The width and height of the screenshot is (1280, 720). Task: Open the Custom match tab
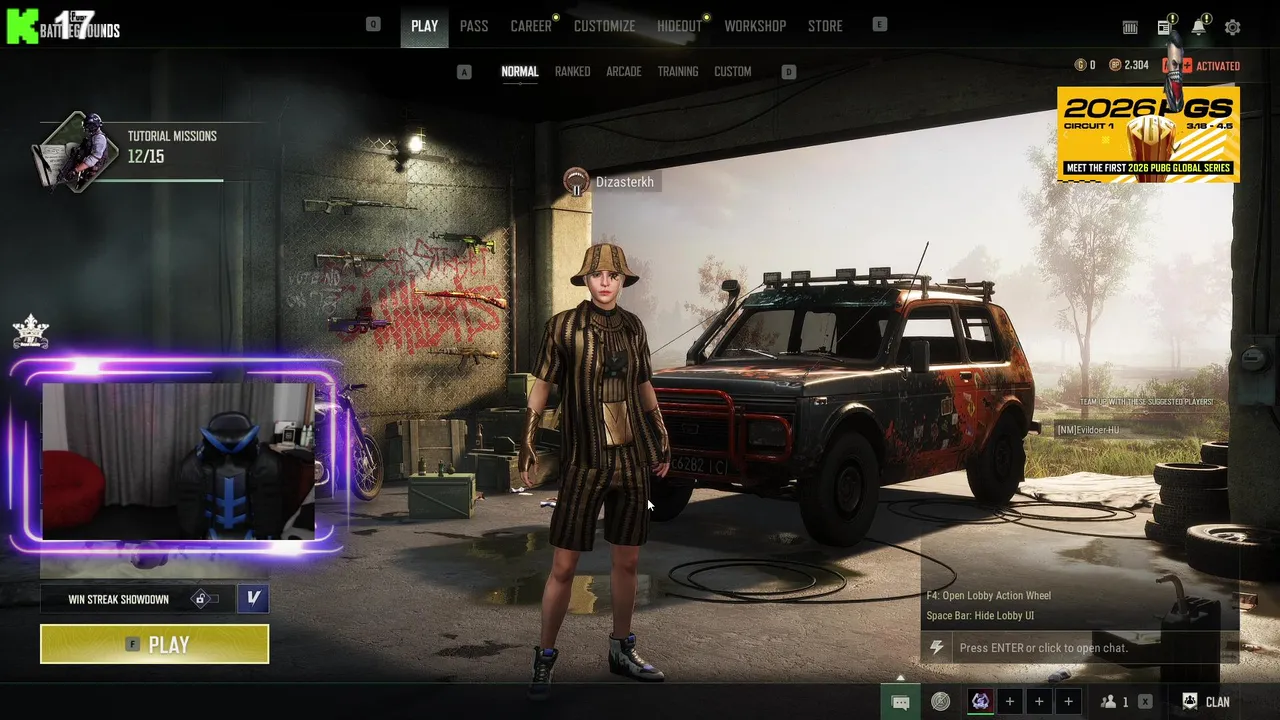click(732, 72)
